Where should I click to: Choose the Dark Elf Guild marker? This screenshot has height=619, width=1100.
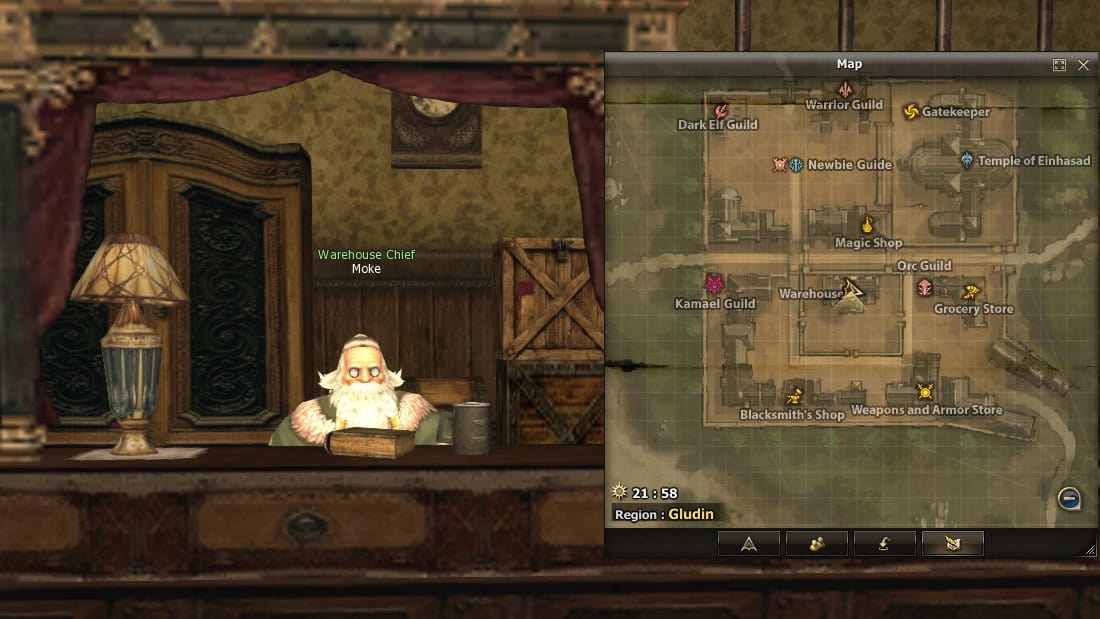click(720, 110)
